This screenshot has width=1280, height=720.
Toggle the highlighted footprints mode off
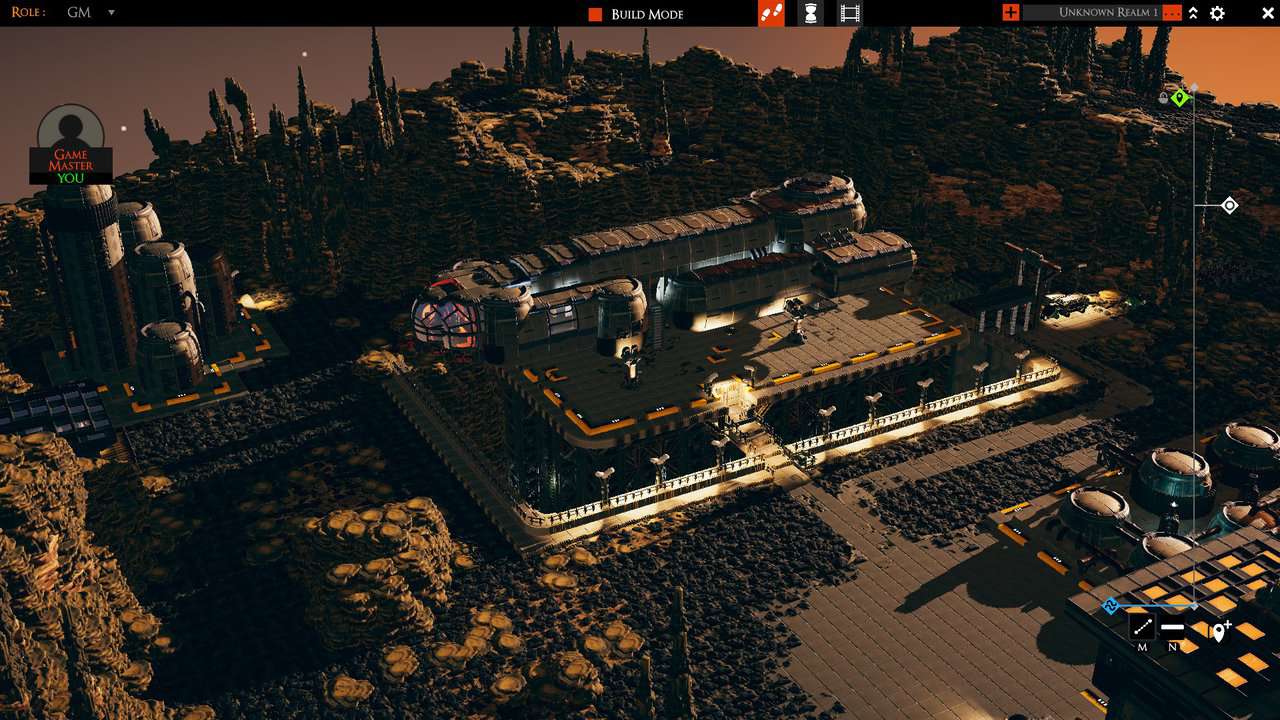coord(772,13)
